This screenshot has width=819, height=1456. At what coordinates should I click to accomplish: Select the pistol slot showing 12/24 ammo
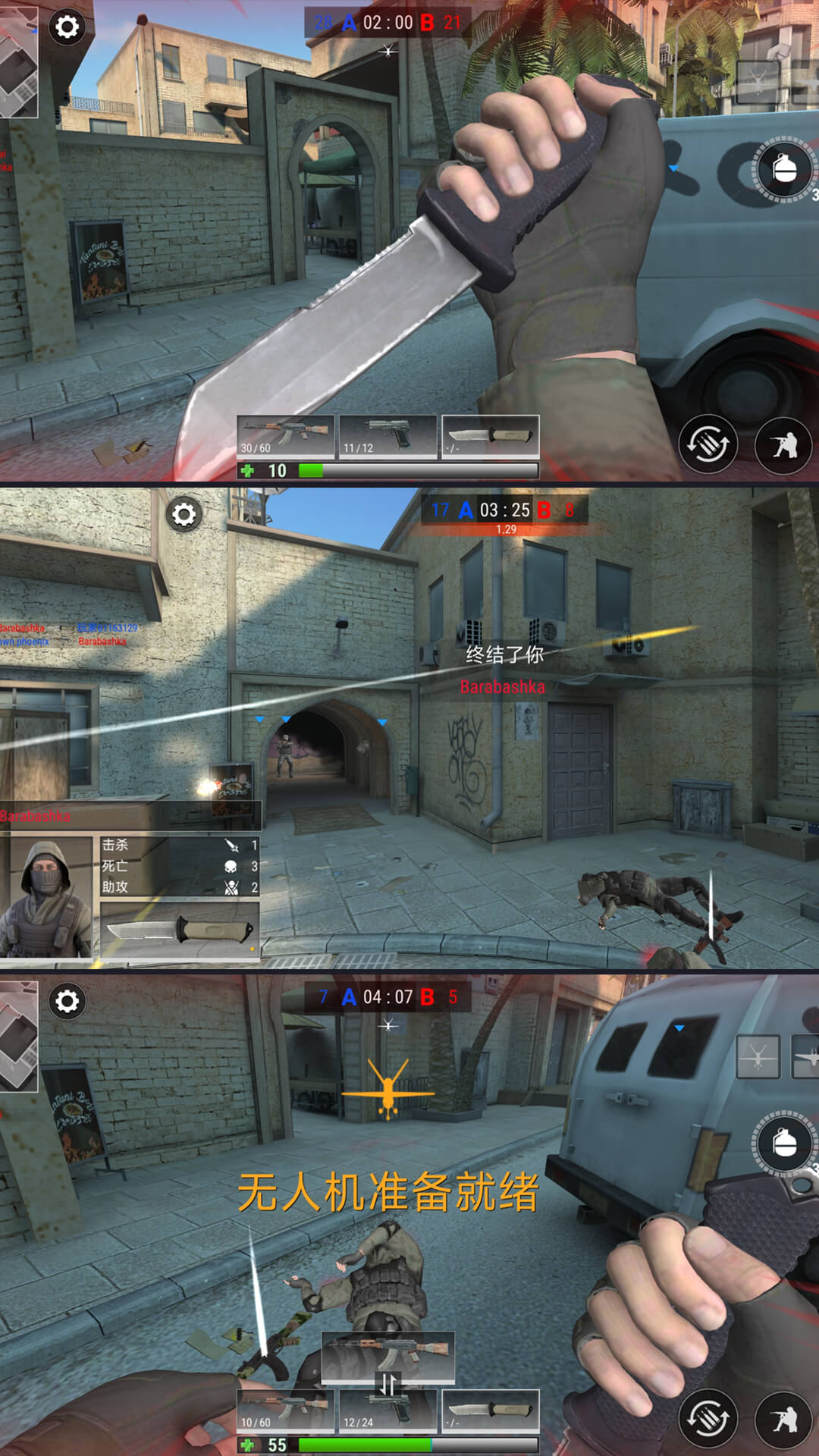388,1410
